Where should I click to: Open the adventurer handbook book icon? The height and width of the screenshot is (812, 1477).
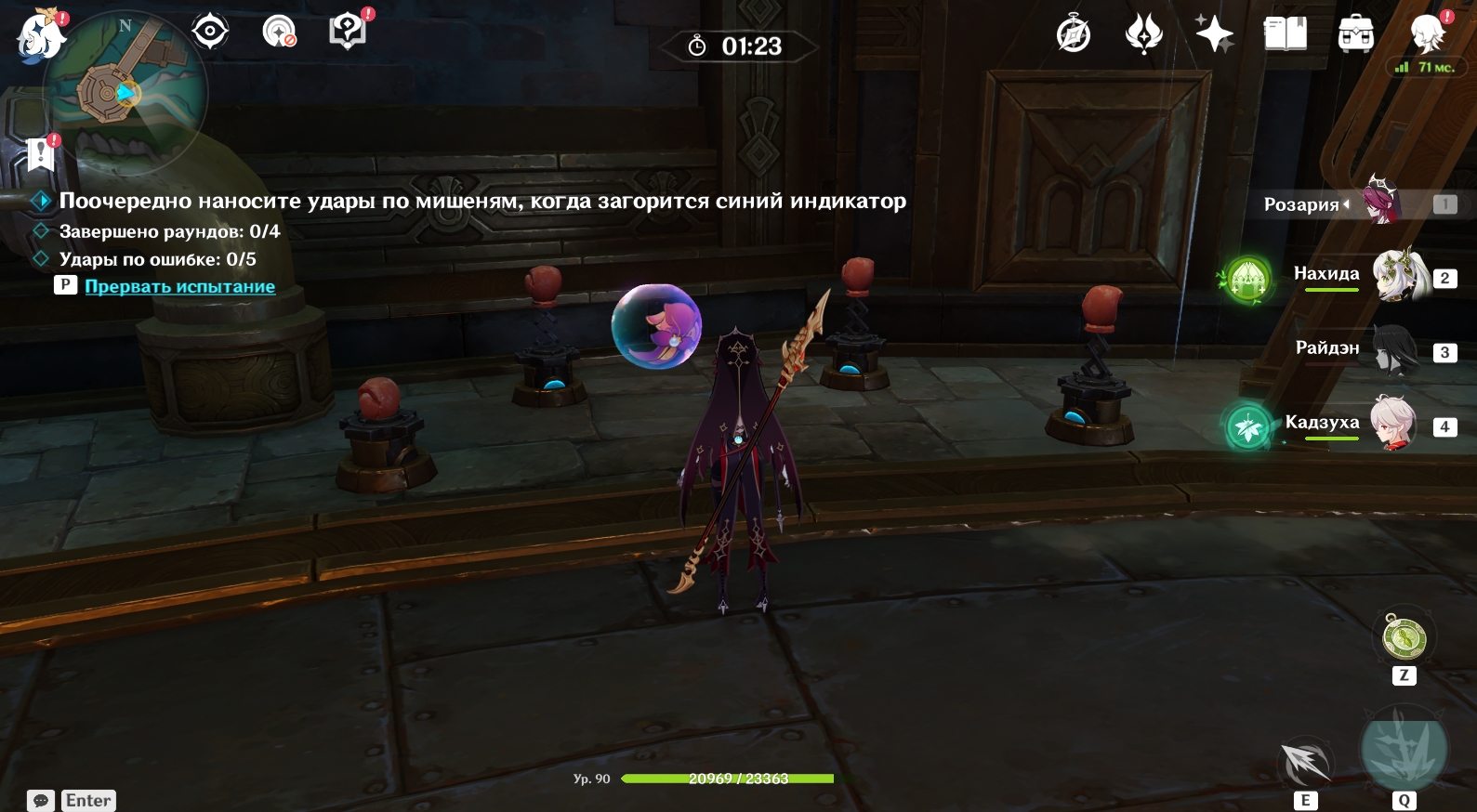coord(1285,35)
